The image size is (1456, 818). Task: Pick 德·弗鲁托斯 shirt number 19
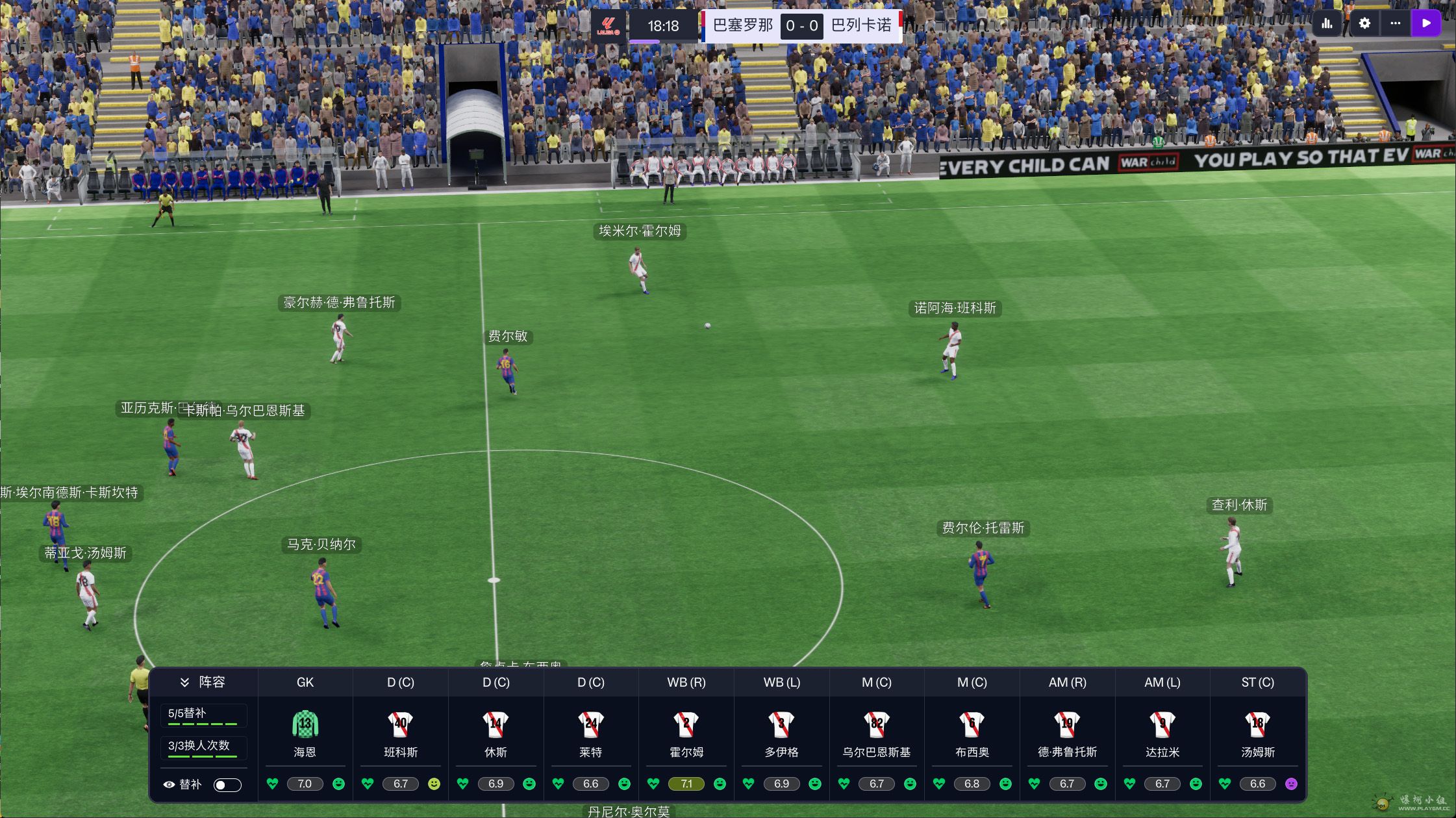(1067, 733)
